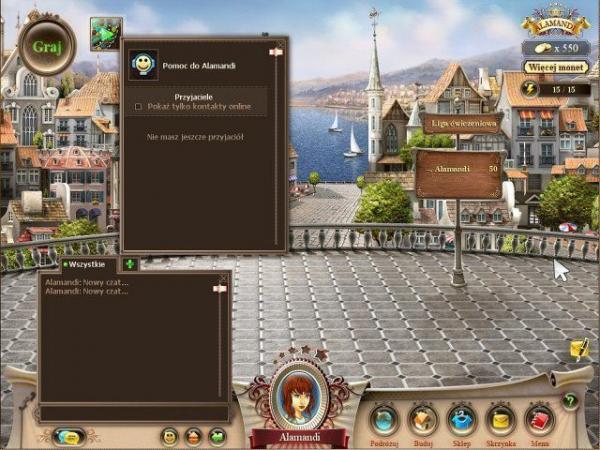Click the yellow sticky note icon
The height and width of the screenshot is (450, 600).
click(579, 348)
